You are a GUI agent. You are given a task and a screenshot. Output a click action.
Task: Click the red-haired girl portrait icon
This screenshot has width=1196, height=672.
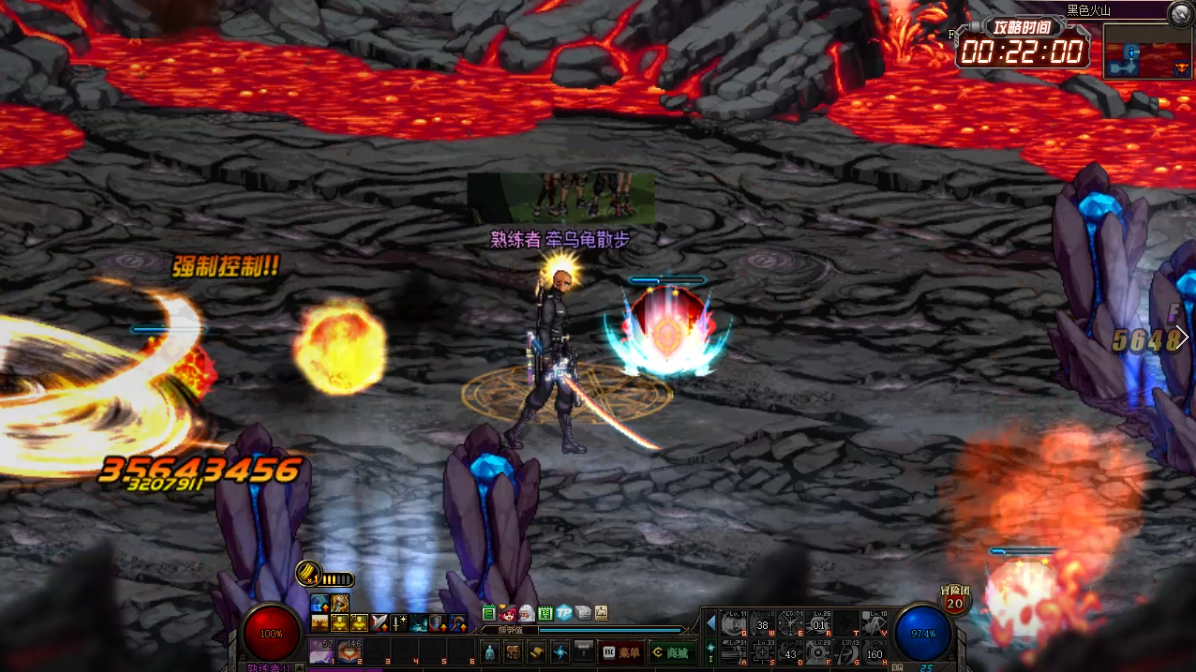click(508, 613)
